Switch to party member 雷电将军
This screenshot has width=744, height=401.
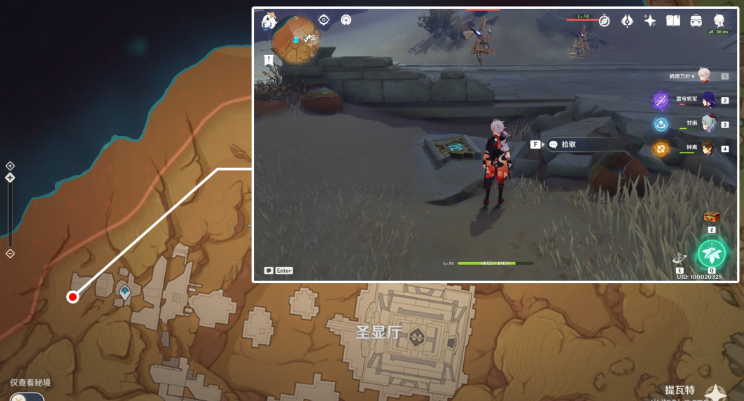coord(707,99)
